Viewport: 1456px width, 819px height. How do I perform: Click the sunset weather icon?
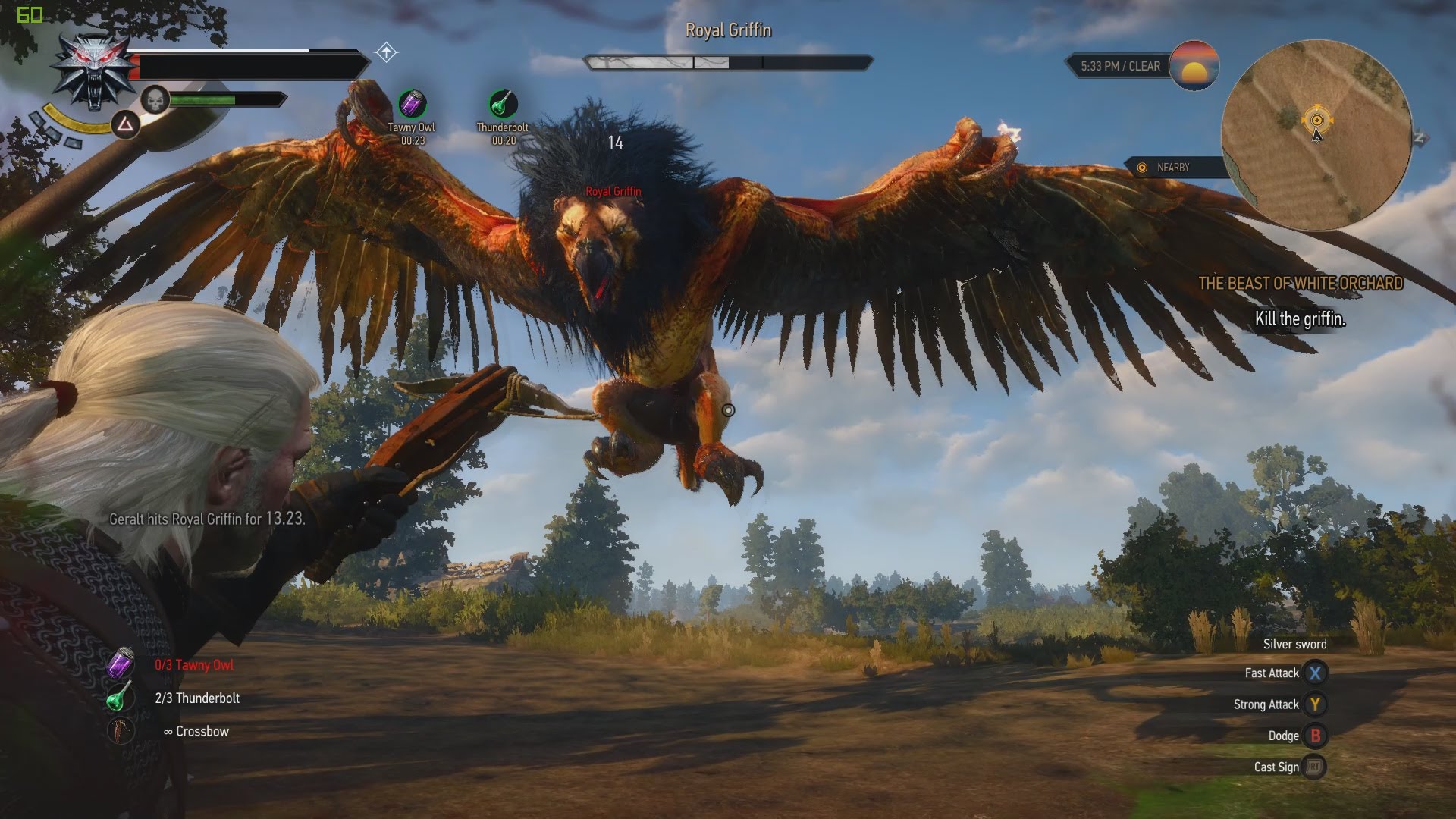click(x=1194, y=66)
